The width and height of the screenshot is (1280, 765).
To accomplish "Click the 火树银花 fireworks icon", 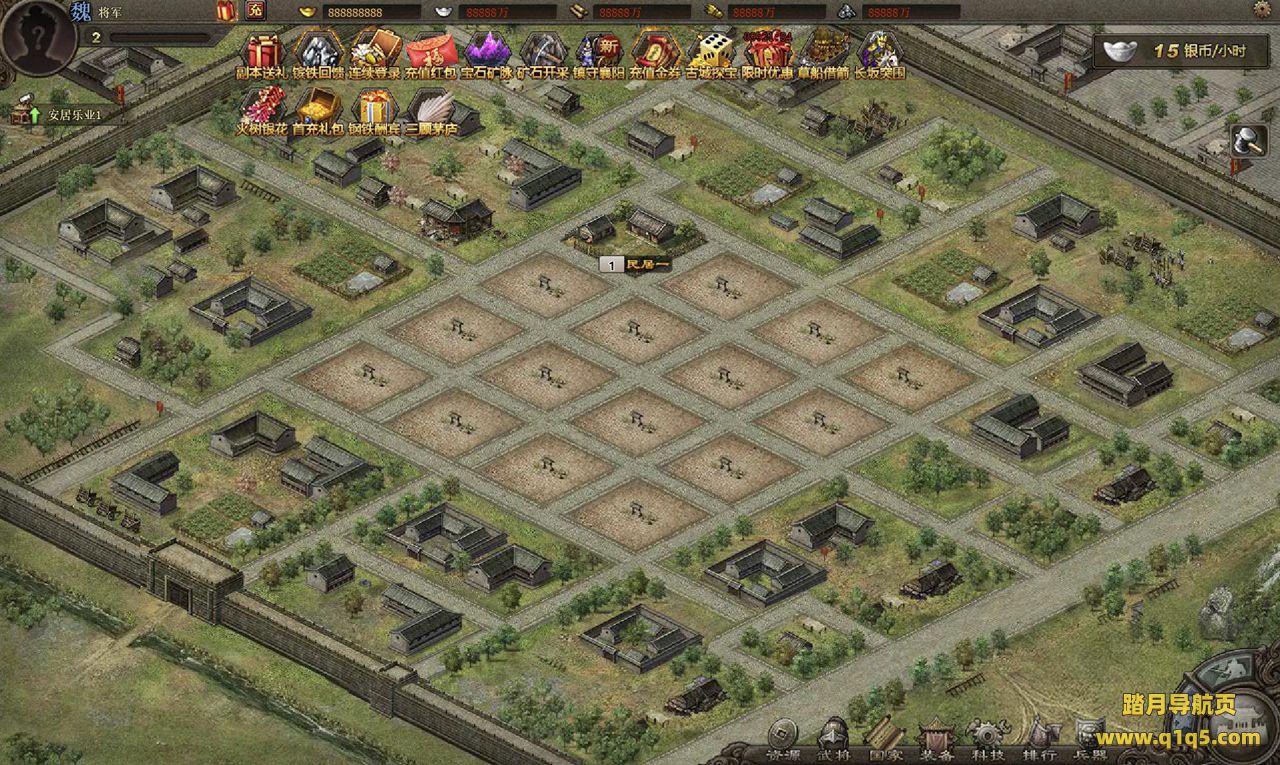I will [x=264, y=108].
